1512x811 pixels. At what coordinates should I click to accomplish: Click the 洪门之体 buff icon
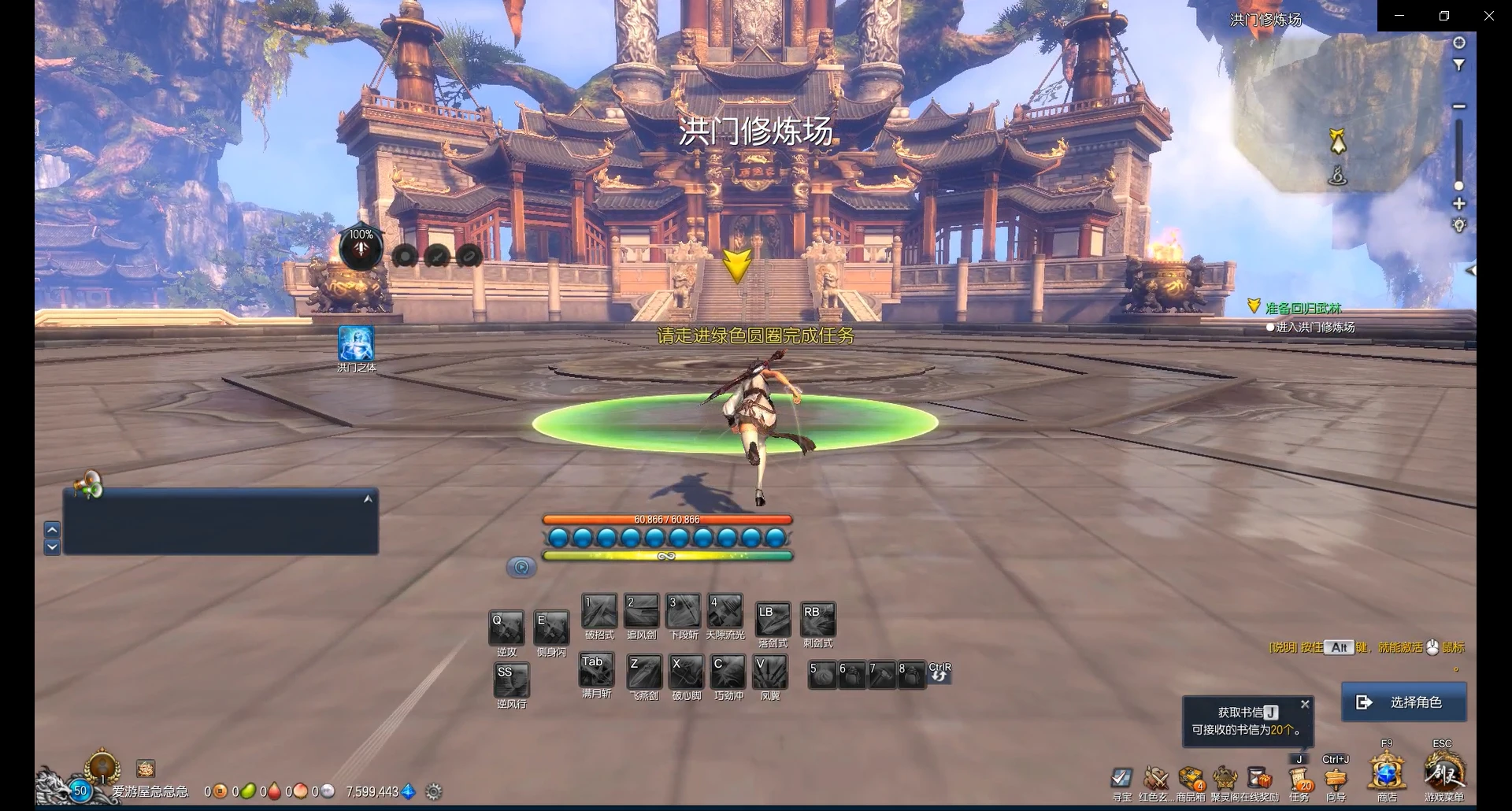(356, 344)
